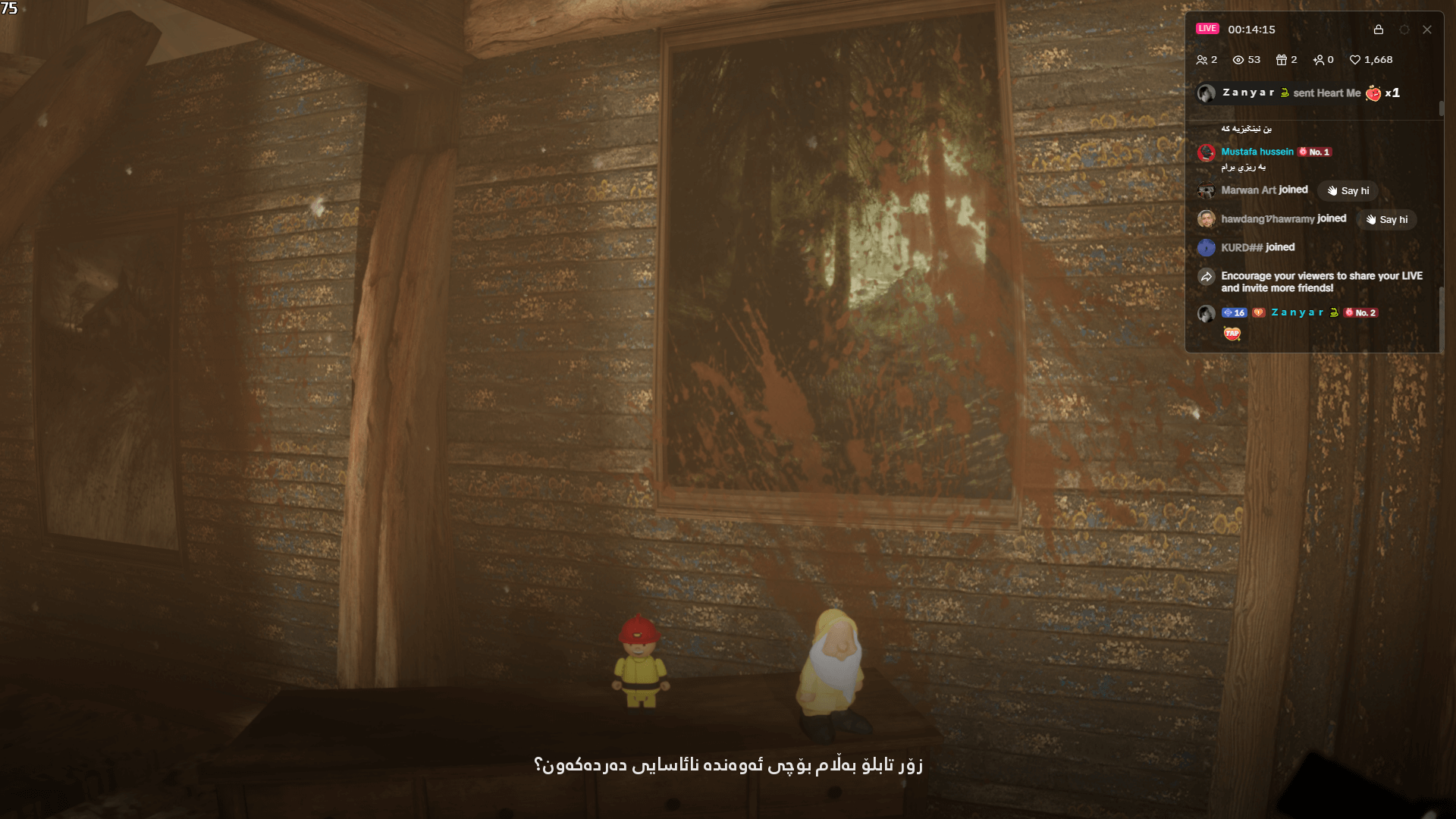Click the KURD## joined message

[x=1257, y=247]
